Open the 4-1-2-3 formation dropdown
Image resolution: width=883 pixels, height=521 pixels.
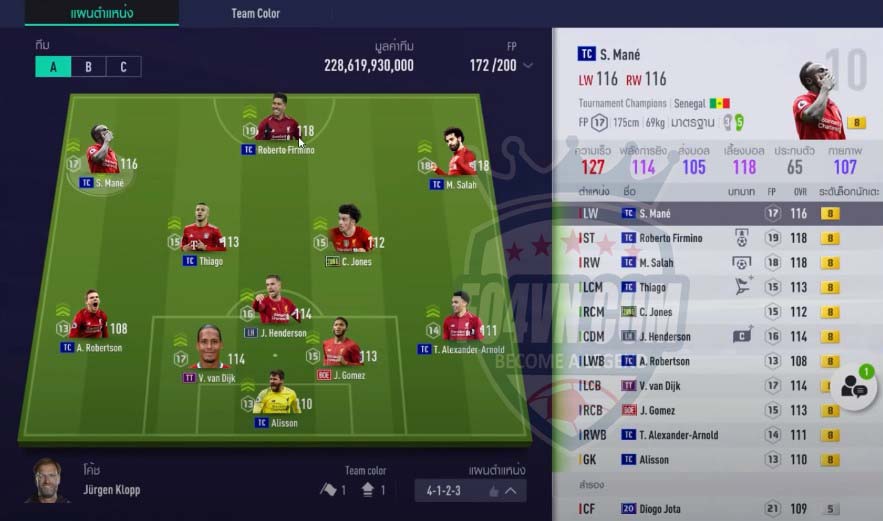(470, 490)
